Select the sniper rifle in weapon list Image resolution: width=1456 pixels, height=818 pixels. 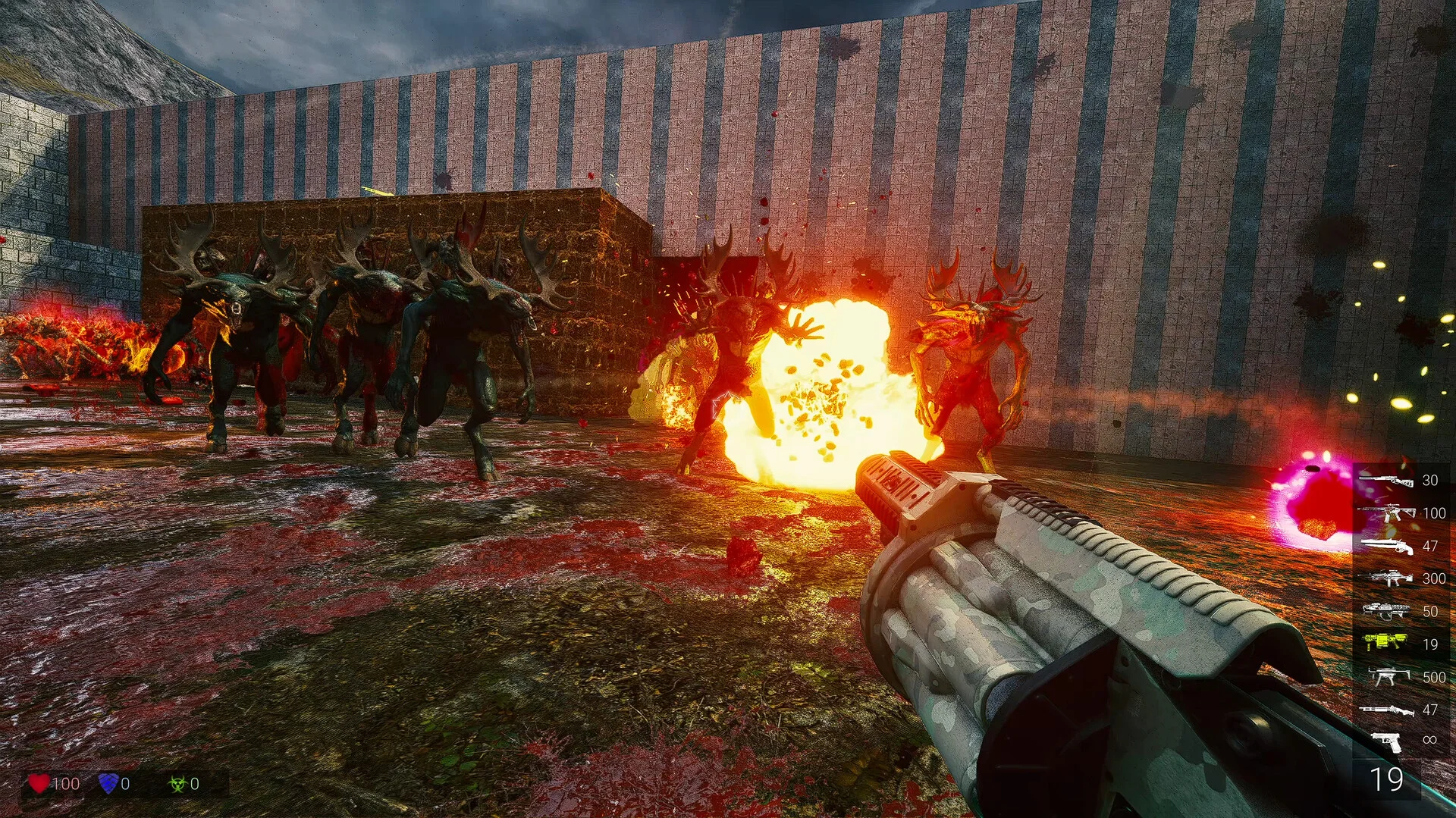[x=1385, y=480]
